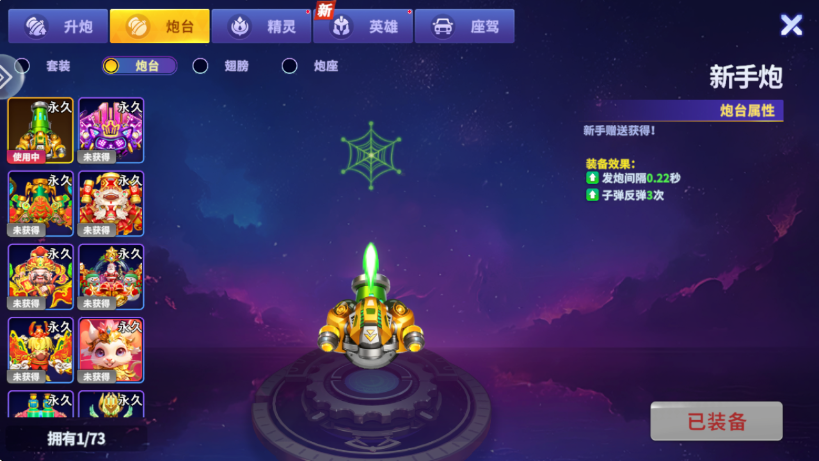Screen dimensions: 819x461
Task: Close the cannon screen with the X
Action: click(791, 25)
